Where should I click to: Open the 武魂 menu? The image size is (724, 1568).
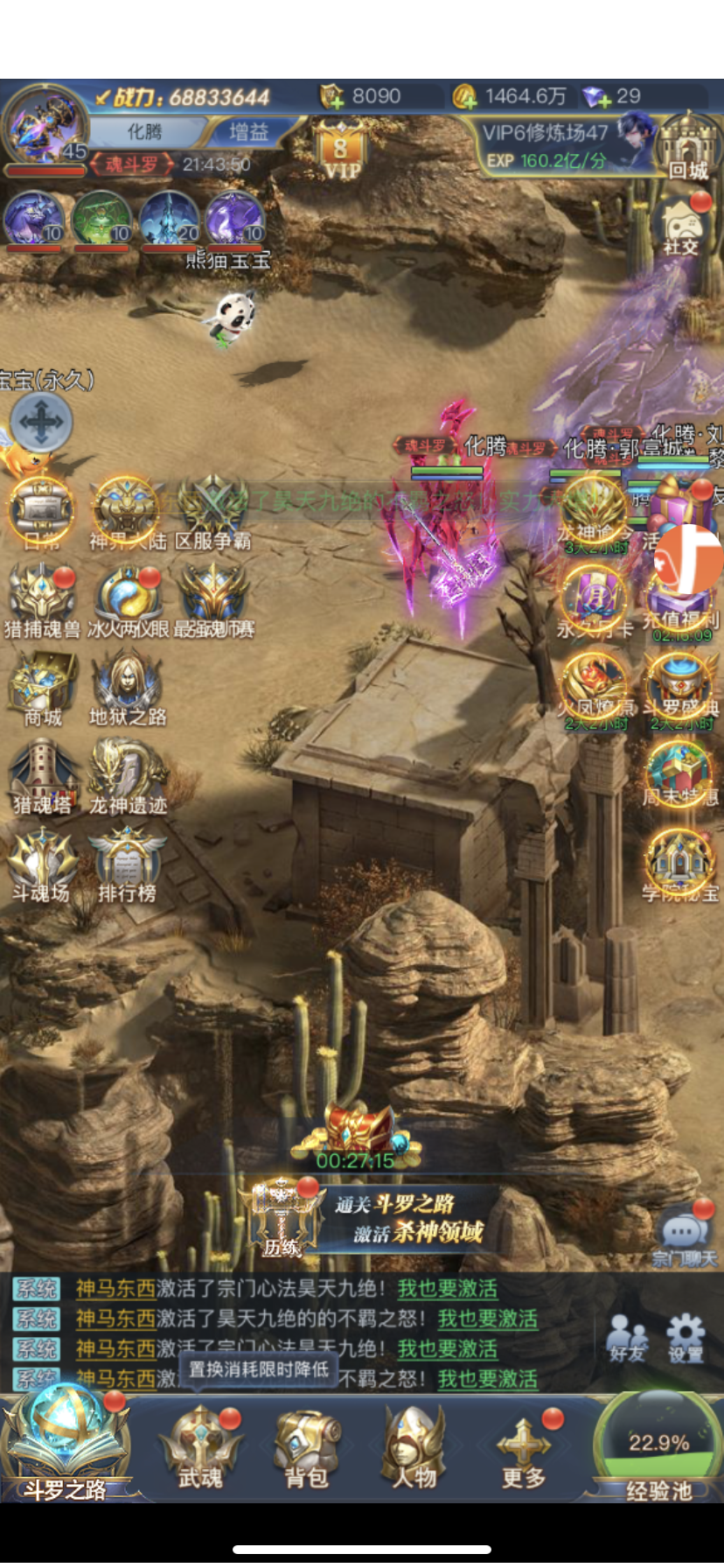(200, 1448)
